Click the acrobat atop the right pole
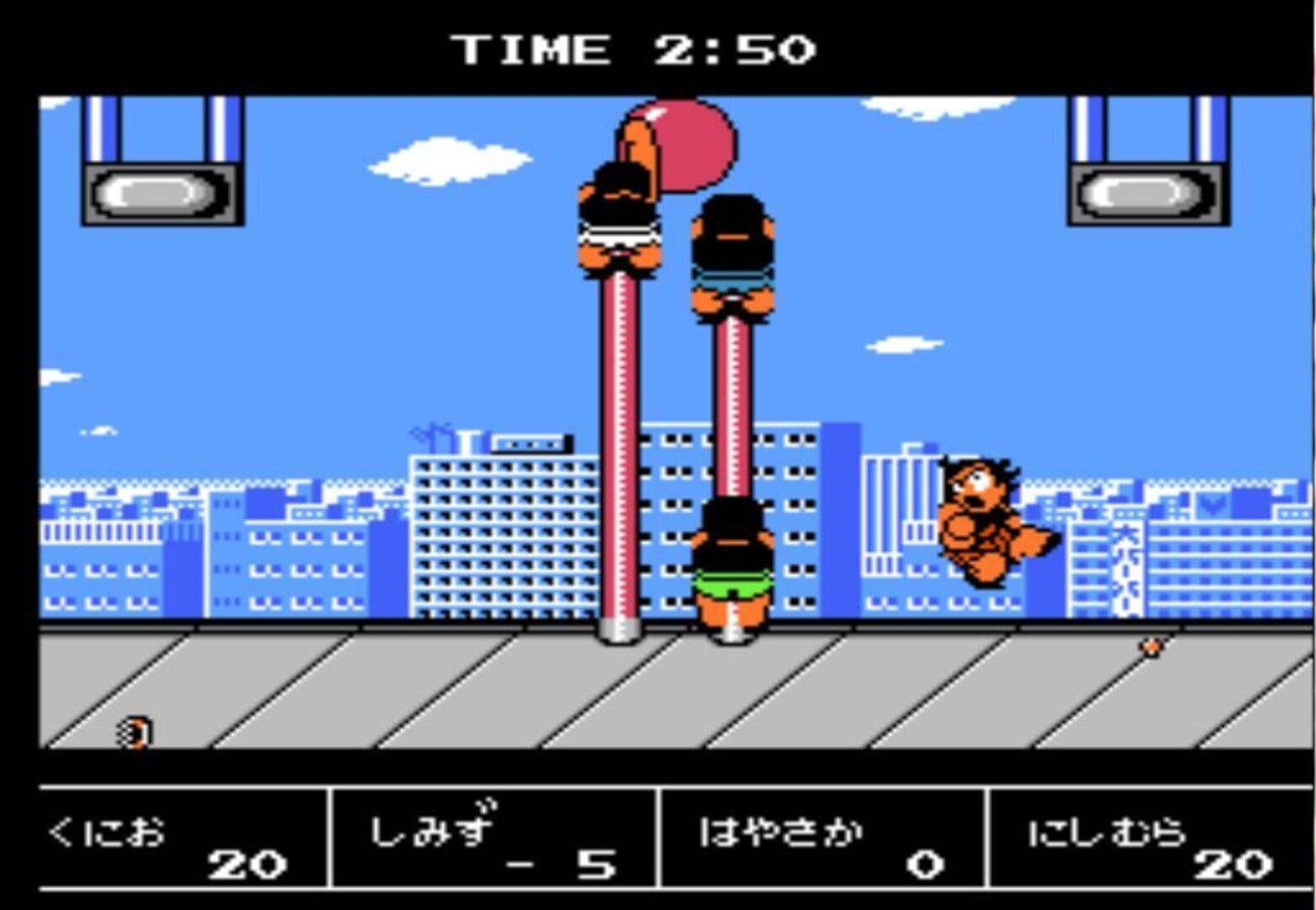Viewport: 1316px width, 910px height. click(733, 253)
